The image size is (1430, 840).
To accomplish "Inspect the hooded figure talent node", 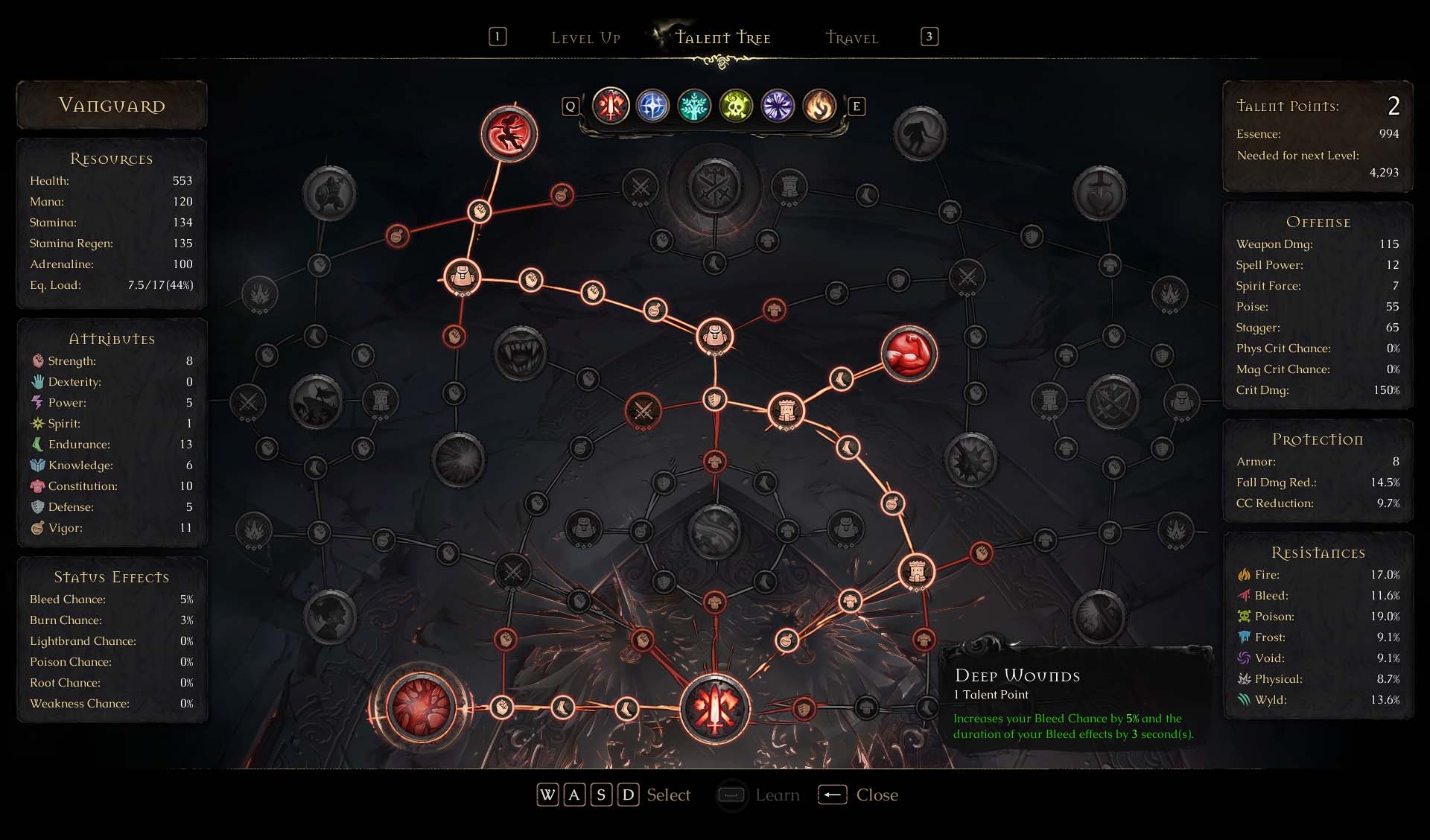I will pos(921,134).
